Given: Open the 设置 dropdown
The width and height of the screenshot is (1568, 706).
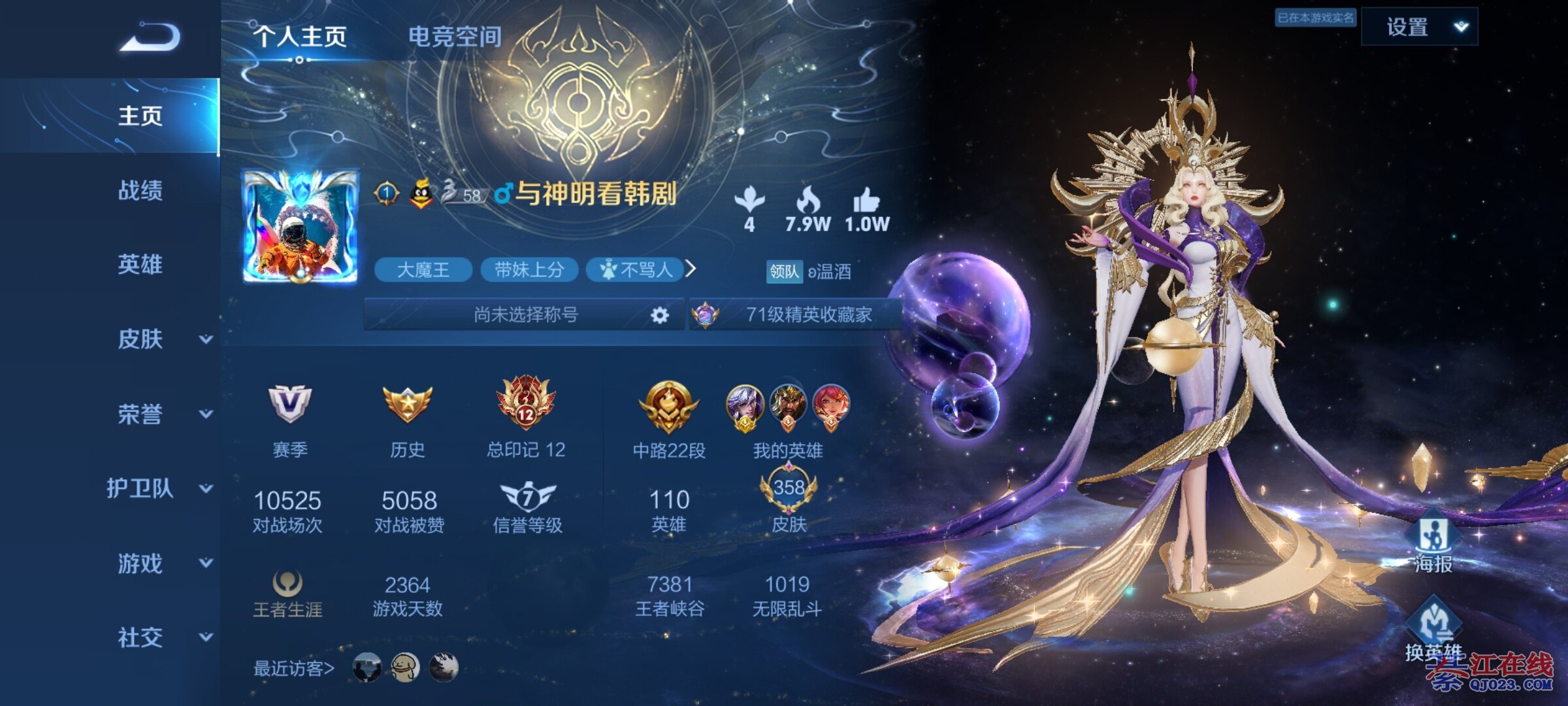Looking at the screenshot, I should pos(1419,27).
